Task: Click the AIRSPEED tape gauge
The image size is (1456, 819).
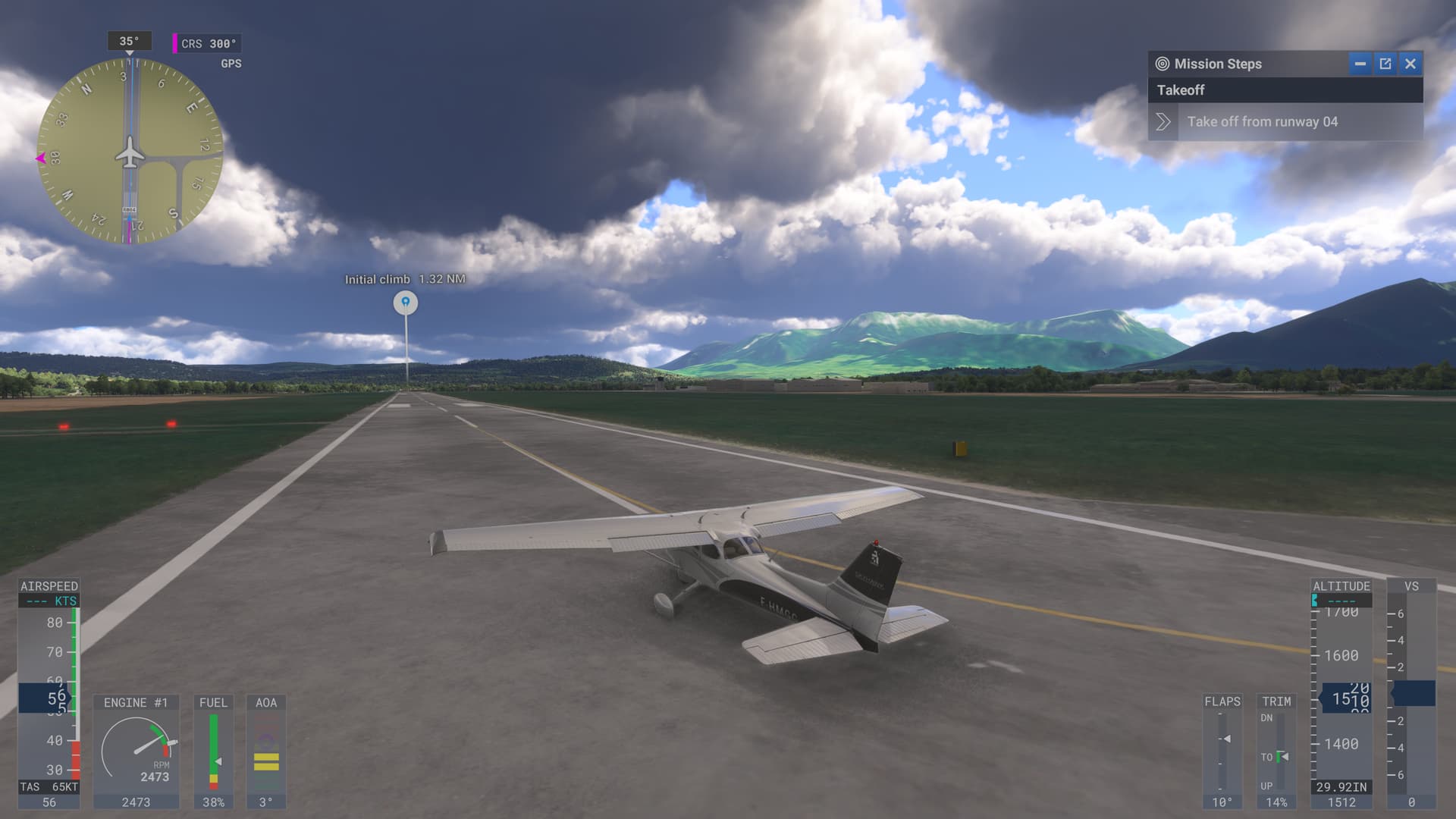Action: point(47,682)
